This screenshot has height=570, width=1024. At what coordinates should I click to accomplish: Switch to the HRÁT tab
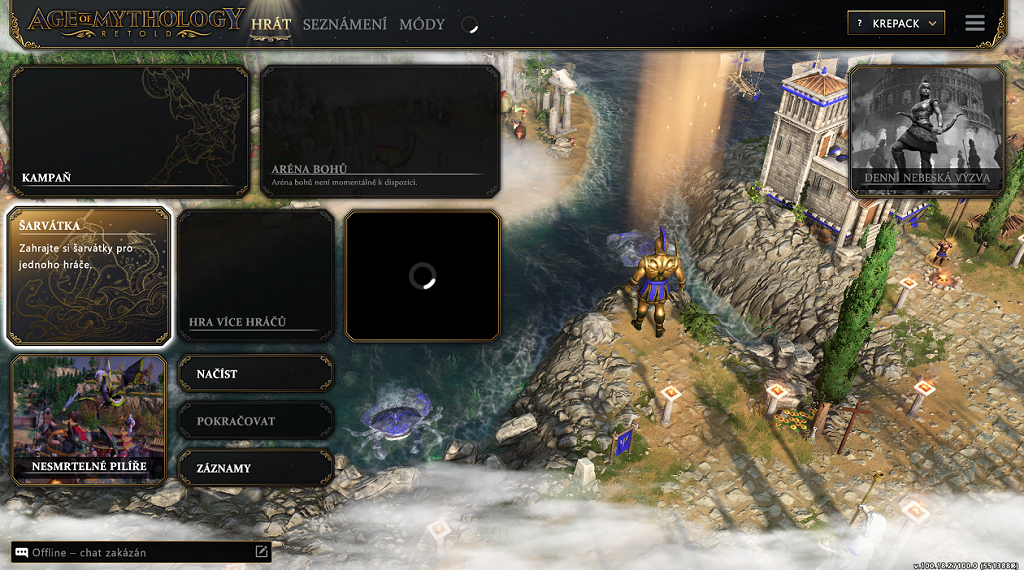271,24
